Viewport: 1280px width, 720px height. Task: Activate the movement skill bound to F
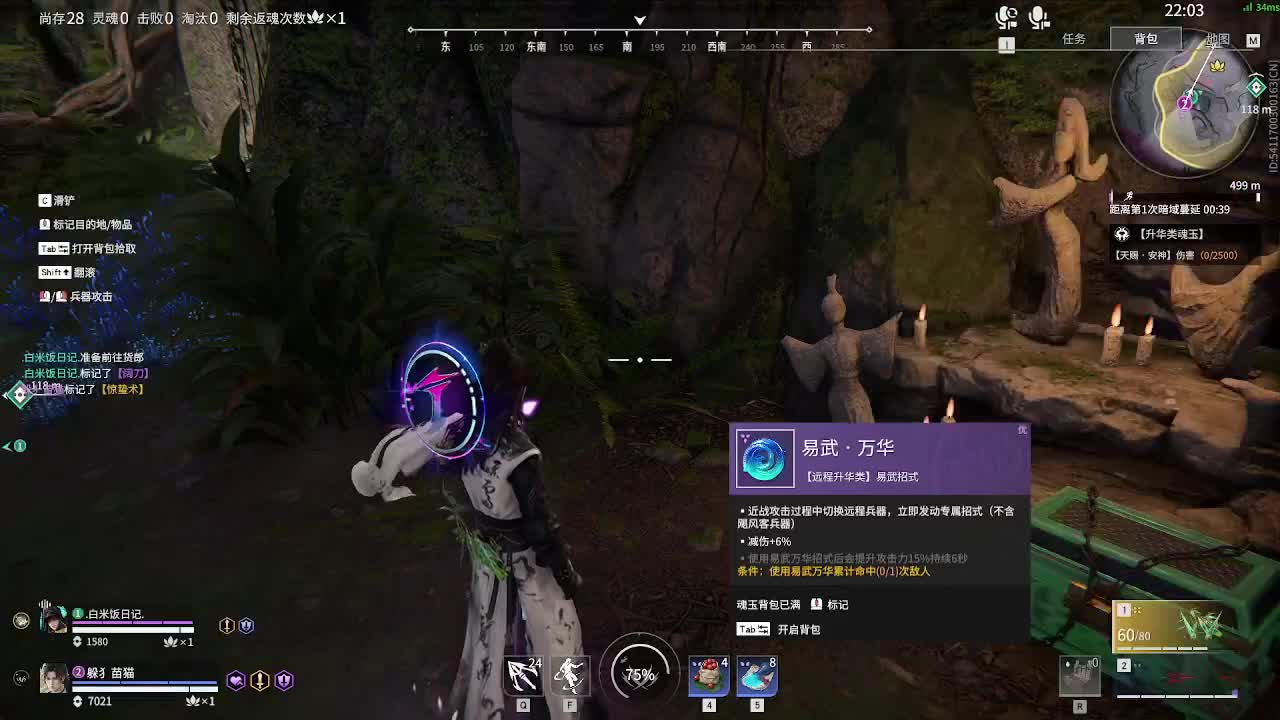570,675
